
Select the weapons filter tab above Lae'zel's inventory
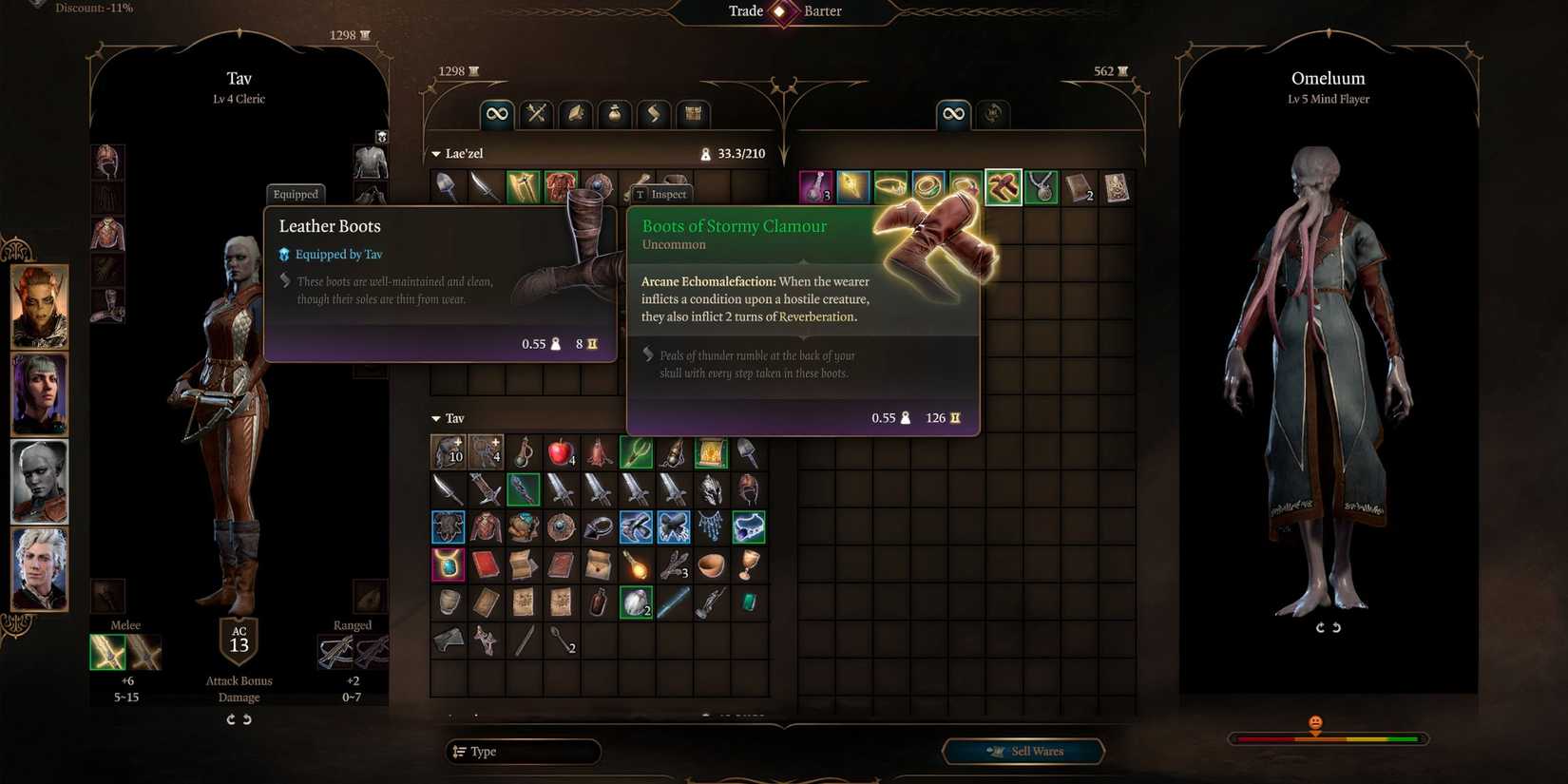(535, 113)
